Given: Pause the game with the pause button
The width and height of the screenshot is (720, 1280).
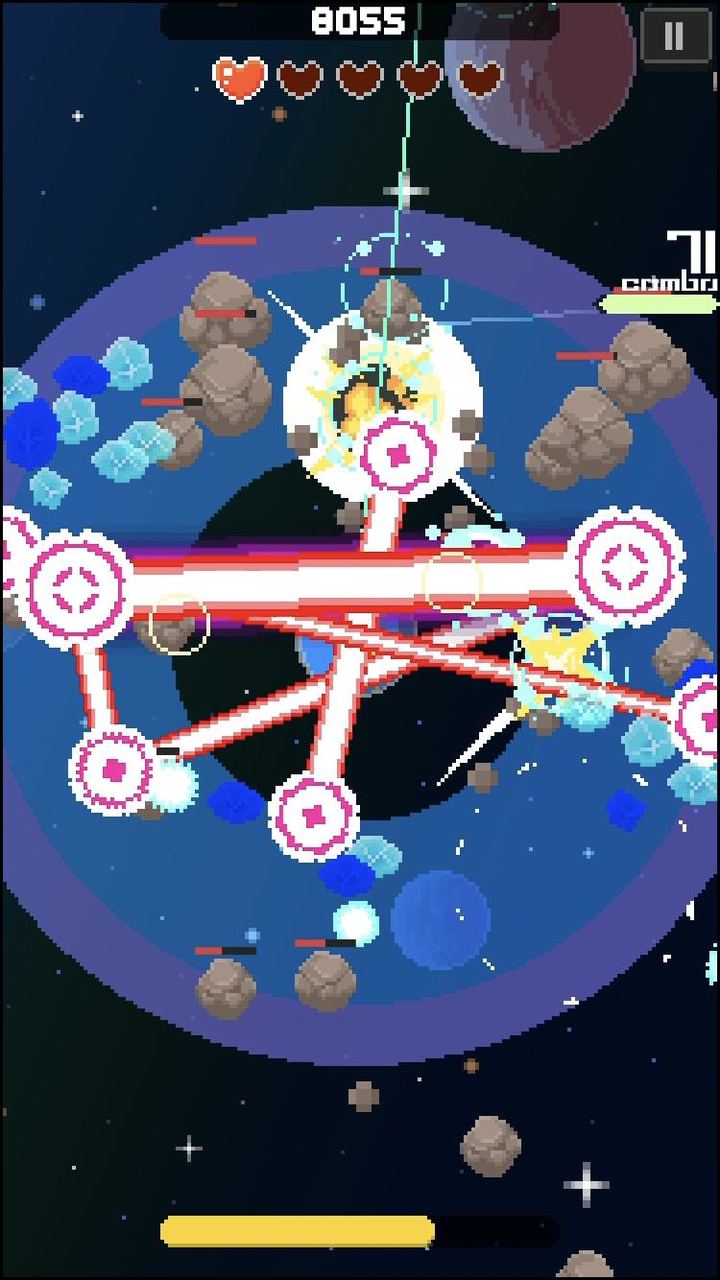Looking at the screenshot, I should click(674, 38).
